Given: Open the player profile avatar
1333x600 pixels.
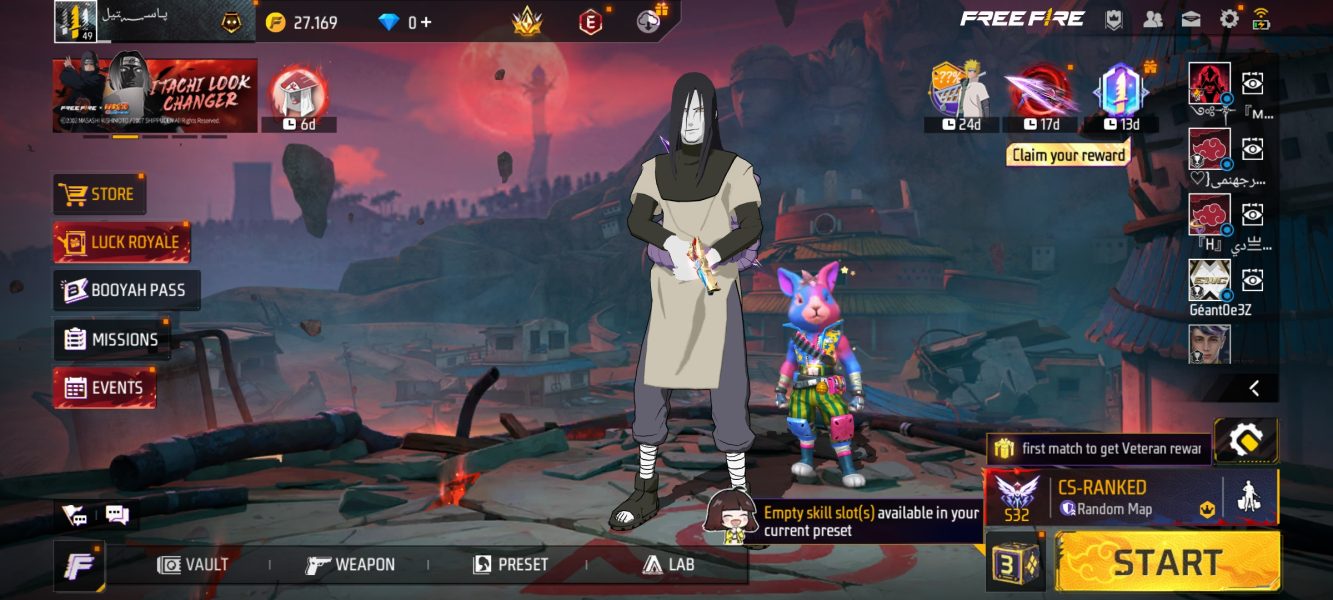Looking at the screenshot, I should [75, 21].
